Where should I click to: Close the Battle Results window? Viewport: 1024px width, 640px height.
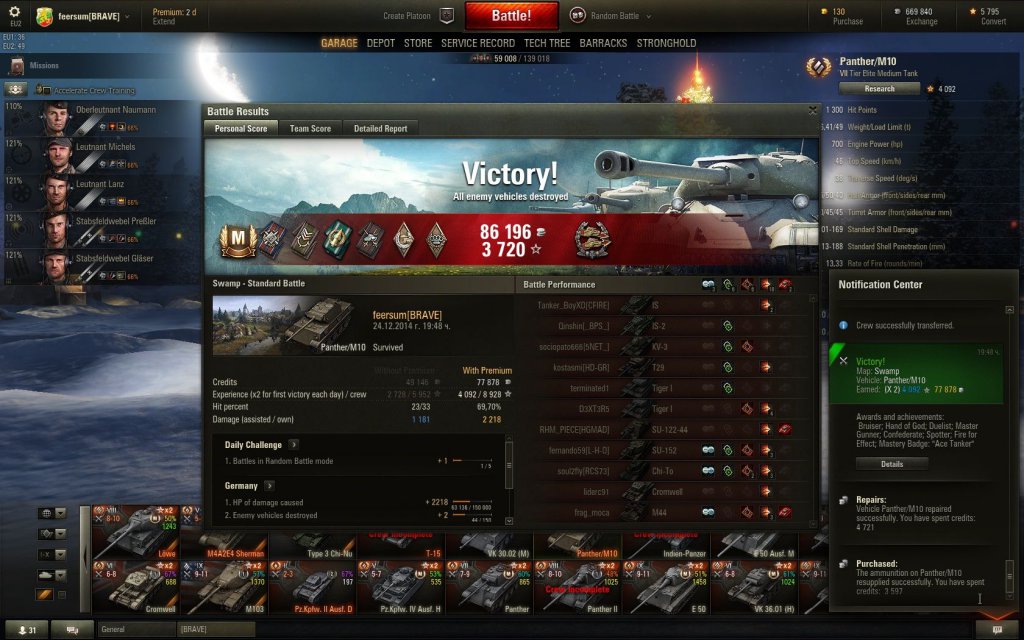pos(812,111)
